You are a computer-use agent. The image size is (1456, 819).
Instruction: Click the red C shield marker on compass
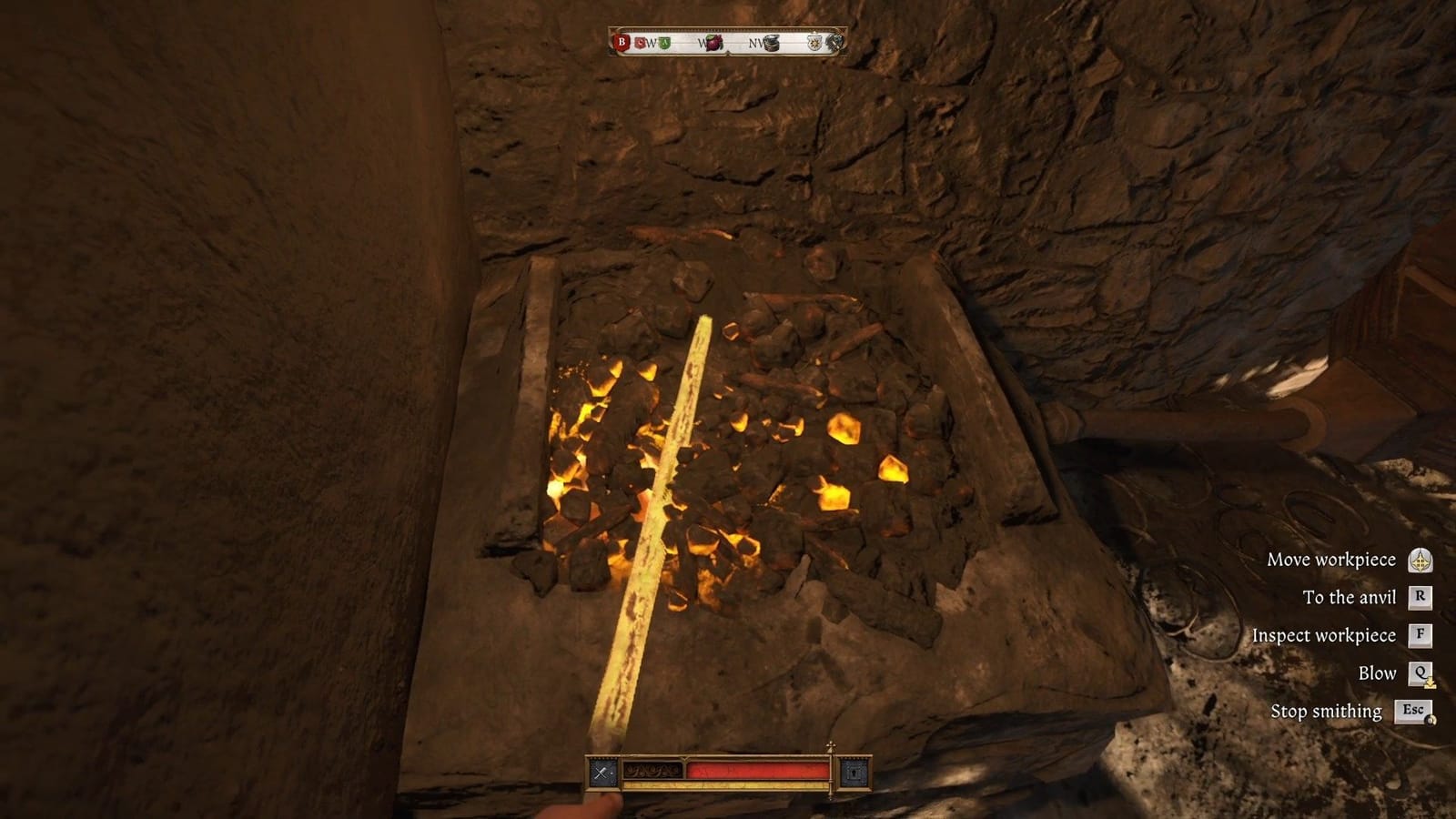pyautogui.click(x=641, y=43)
